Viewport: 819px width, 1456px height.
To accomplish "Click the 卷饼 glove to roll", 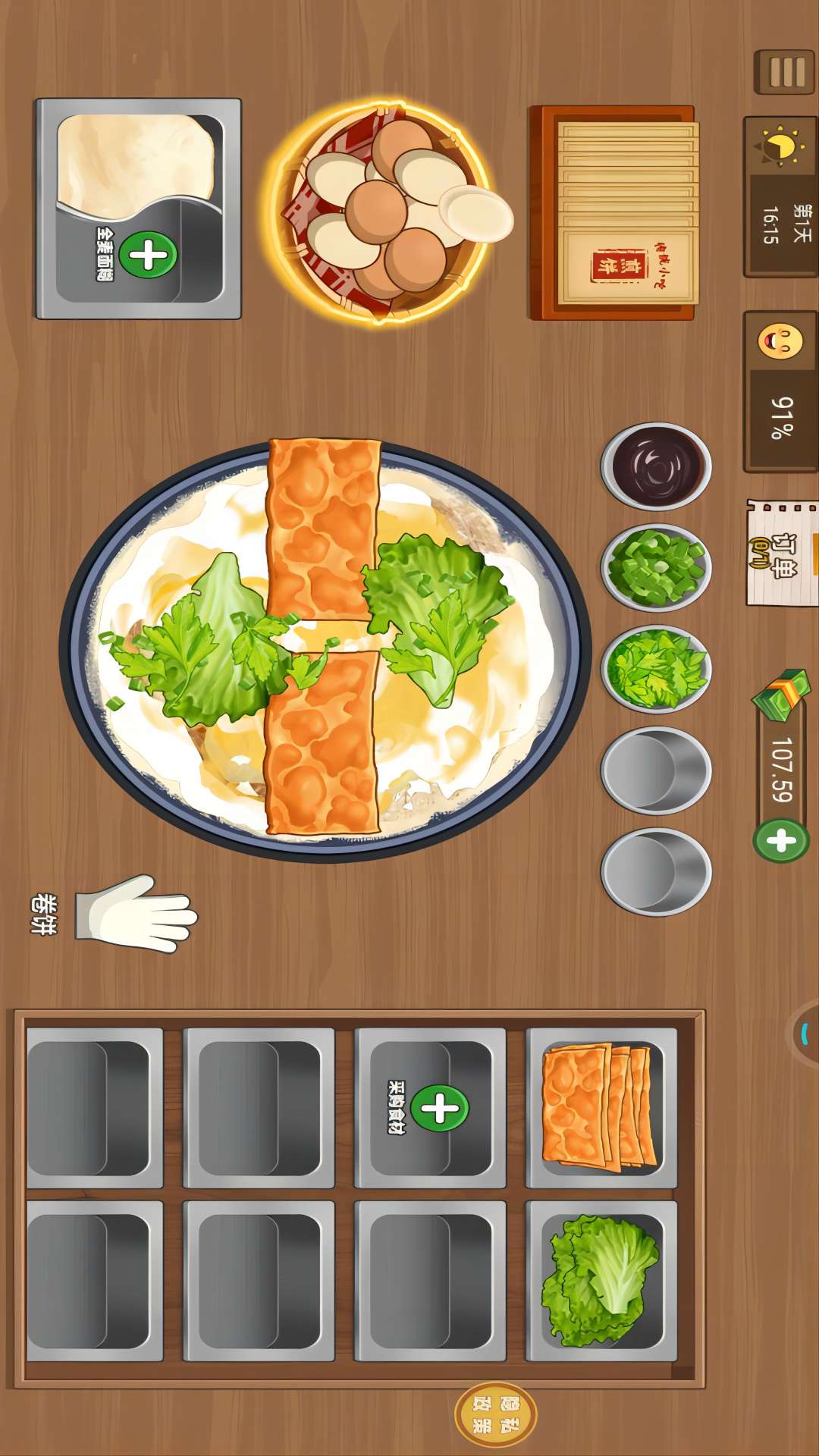I will coord(136,915).
